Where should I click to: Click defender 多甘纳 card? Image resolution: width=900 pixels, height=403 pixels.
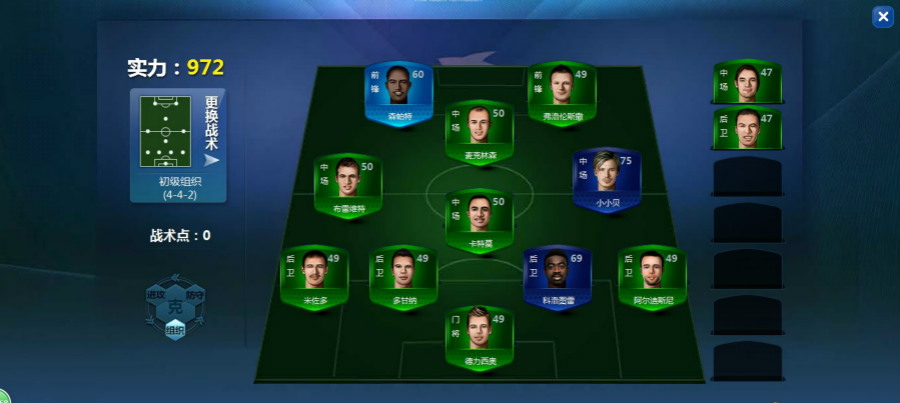coord(403,277)
